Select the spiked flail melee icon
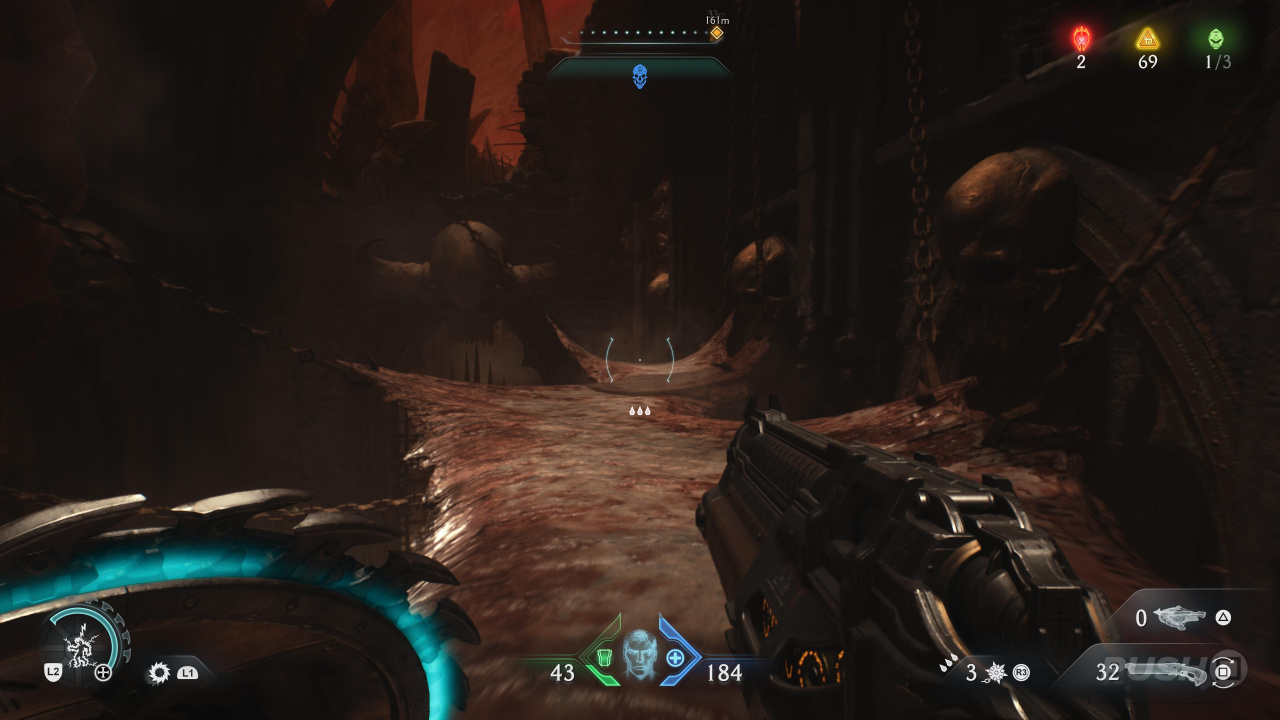 994,673
